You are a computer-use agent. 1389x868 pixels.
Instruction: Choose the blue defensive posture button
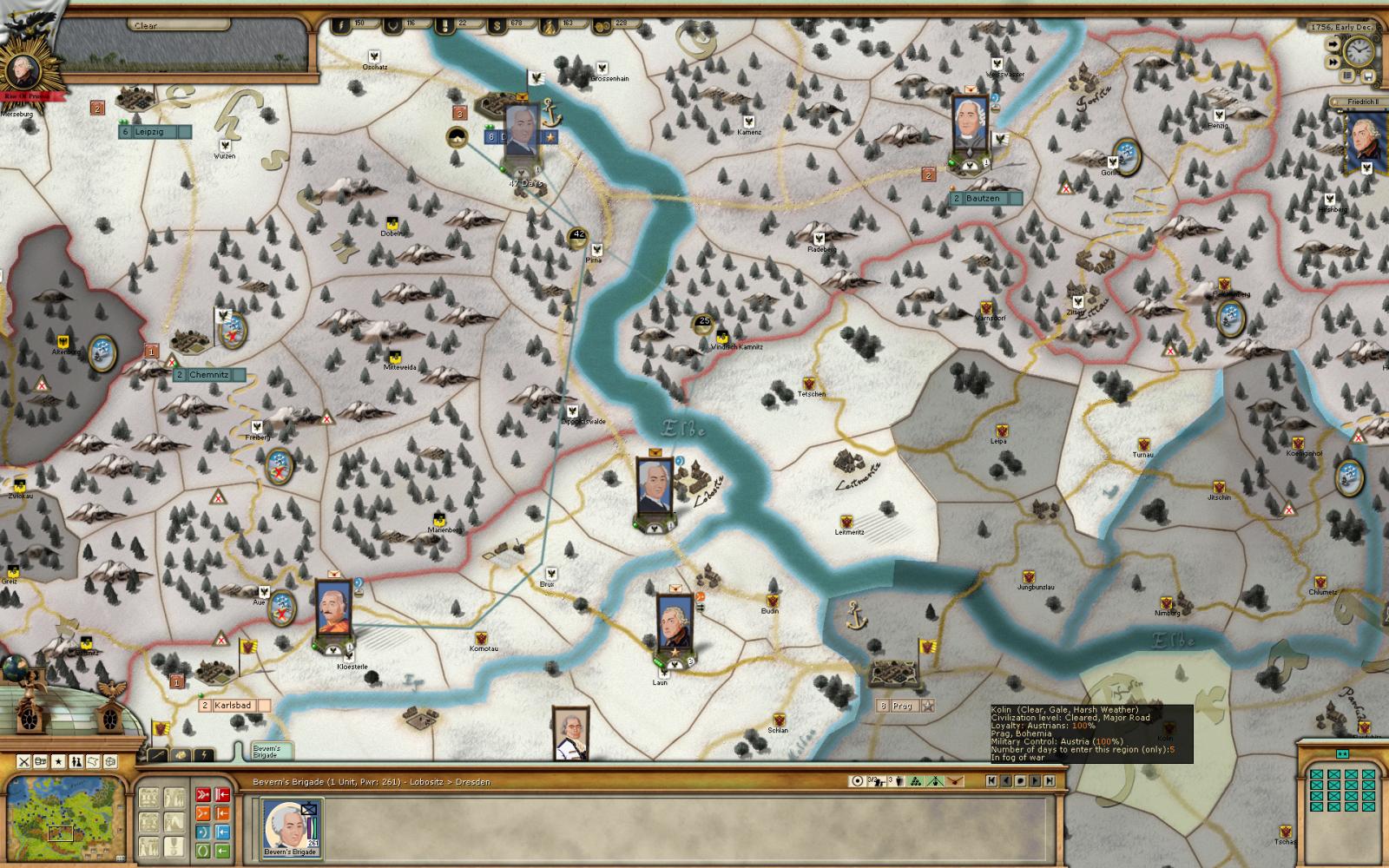202,832
